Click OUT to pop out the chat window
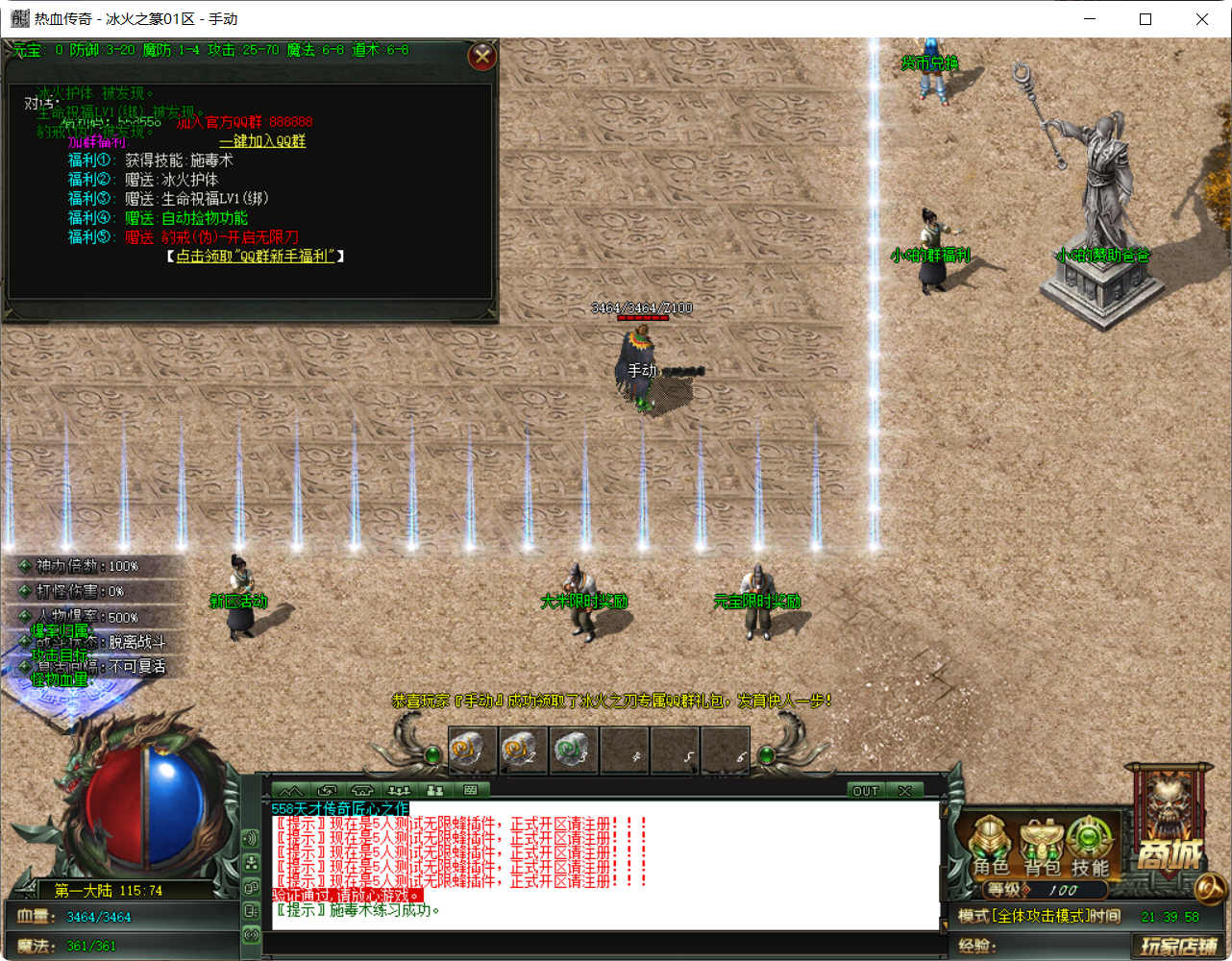 864,791
